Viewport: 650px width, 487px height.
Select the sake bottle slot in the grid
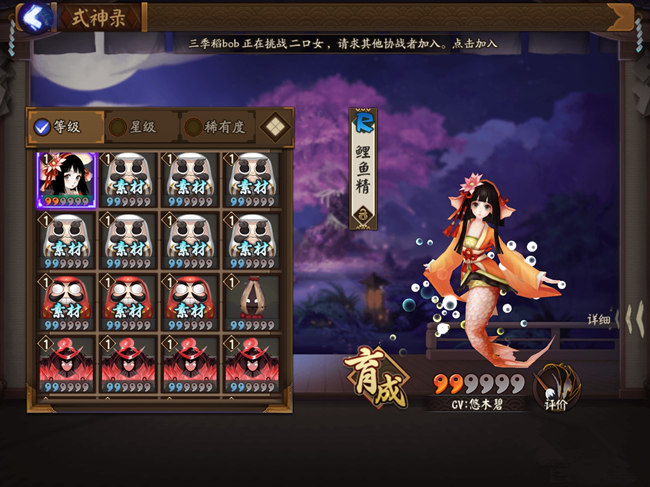[252, 302]
